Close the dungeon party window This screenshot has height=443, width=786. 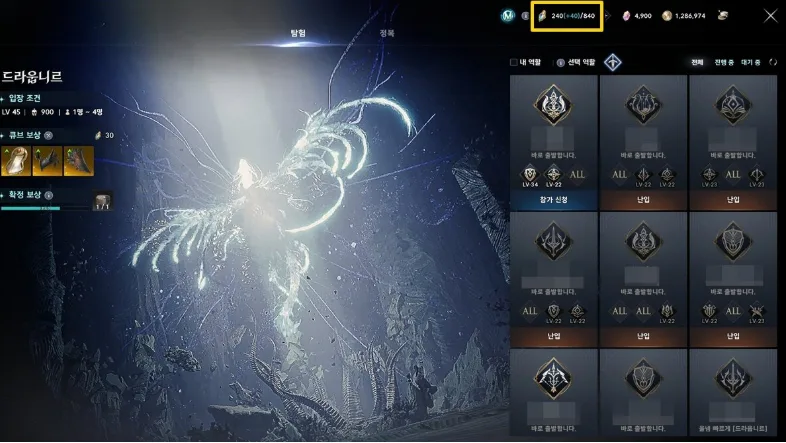tap(770, 15)
